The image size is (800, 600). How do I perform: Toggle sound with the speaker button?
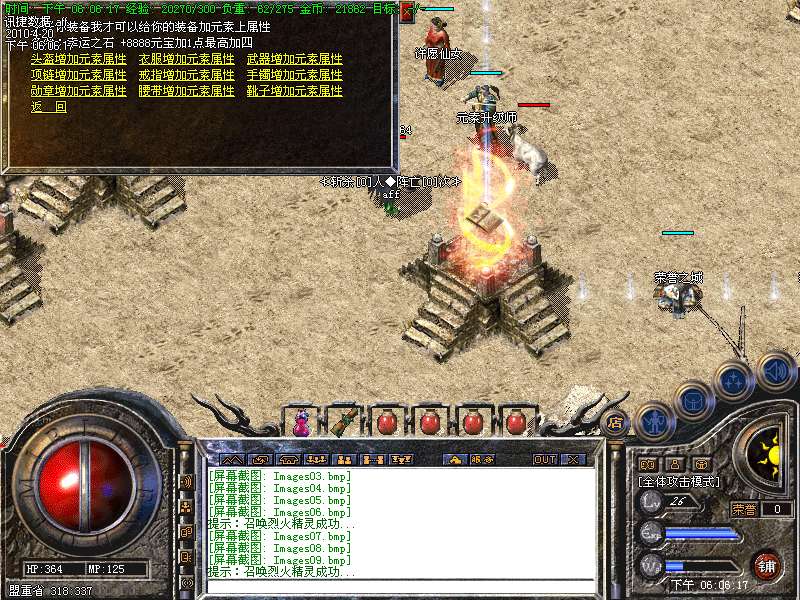point(775,369)
